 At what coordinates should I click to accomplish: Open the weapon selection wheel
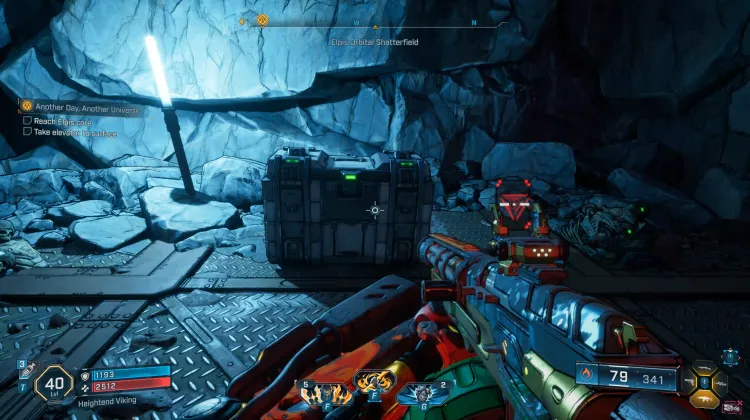pos(706,381)
